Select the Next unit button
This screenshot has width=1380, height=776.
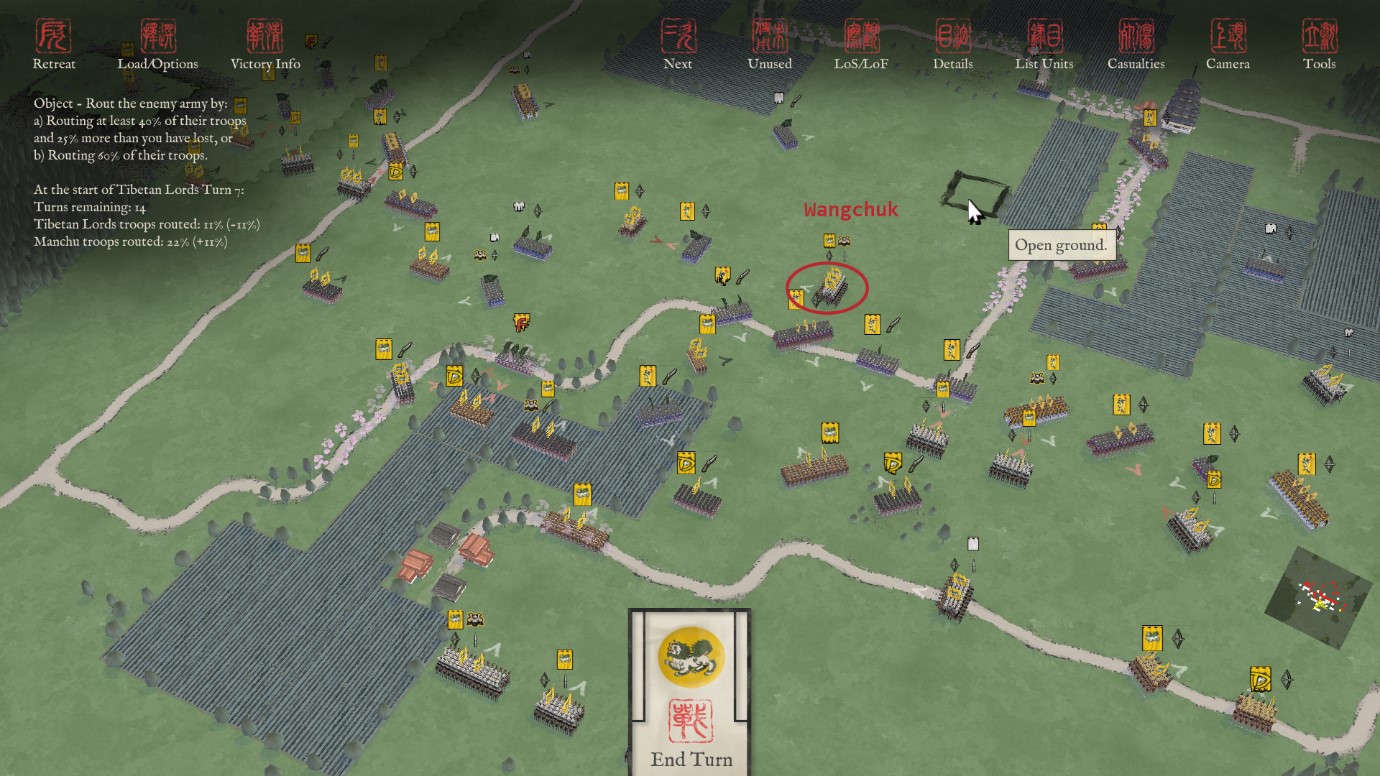coord(678,45)
